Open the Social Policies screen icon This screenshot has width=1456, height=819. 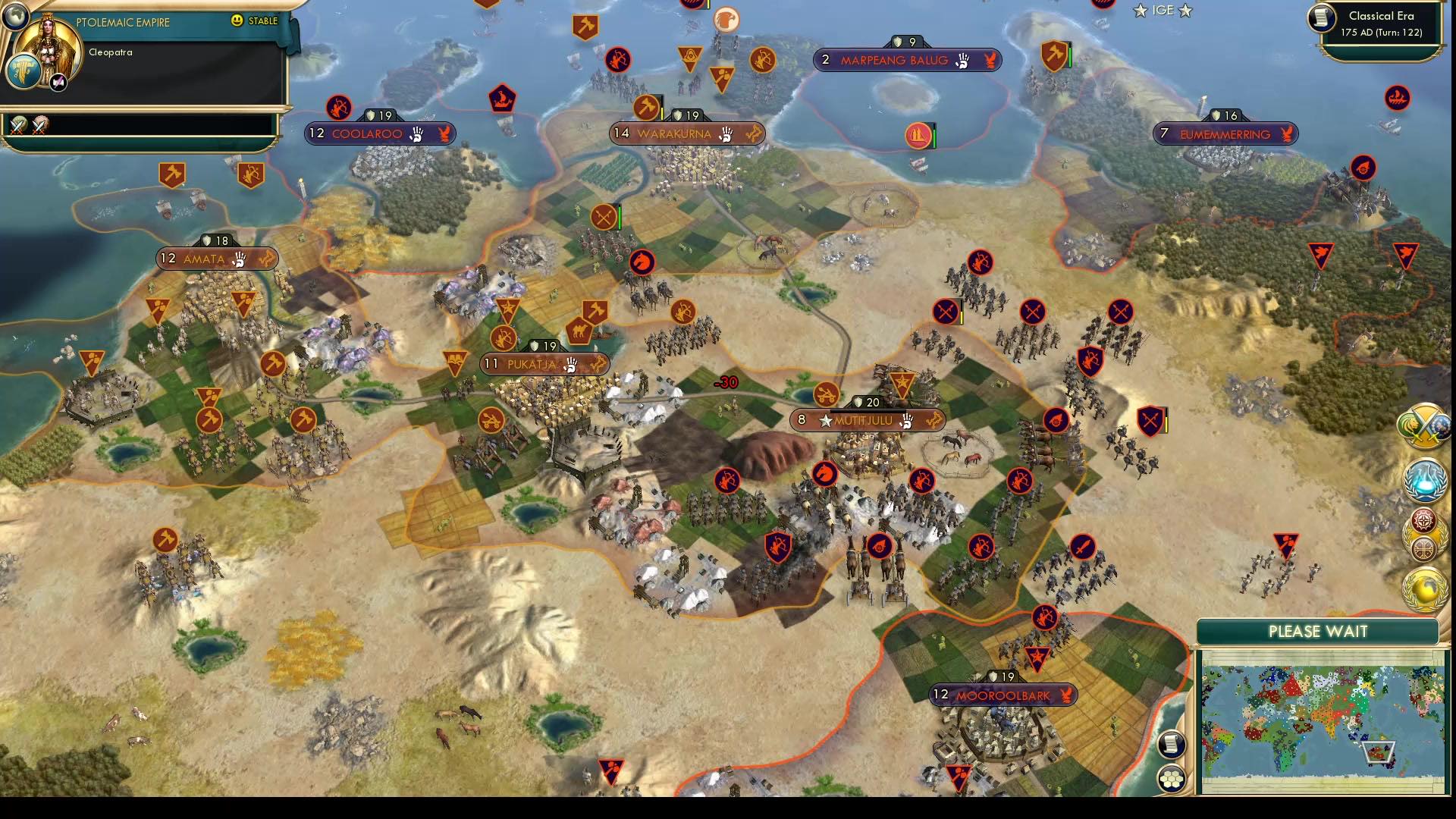(x=1424, y=480)
